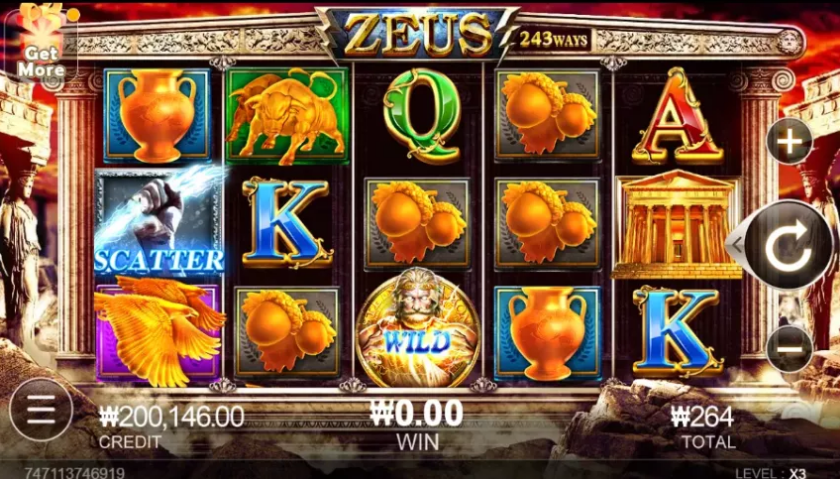Tap the Get More coins icon

[x=40, y=42]
